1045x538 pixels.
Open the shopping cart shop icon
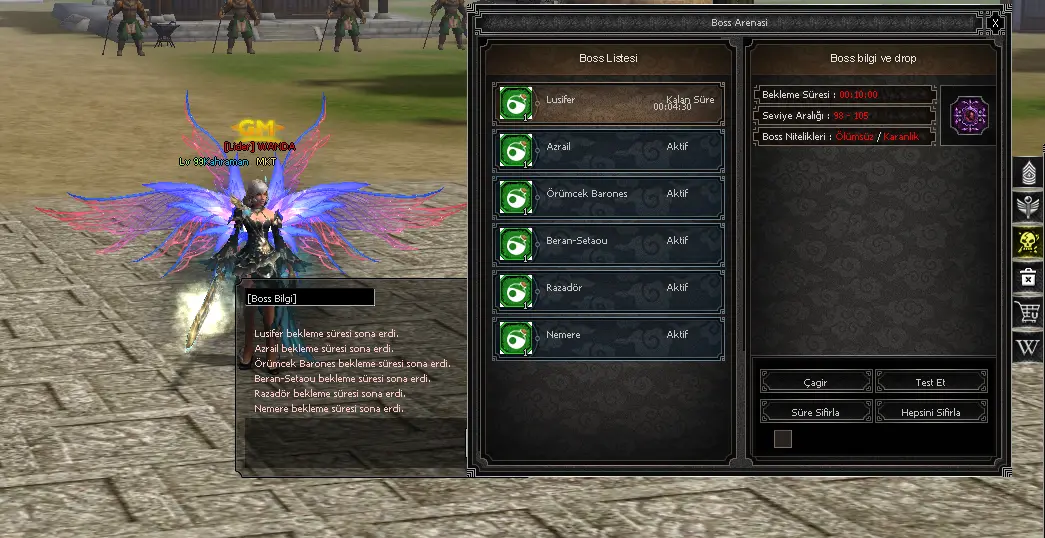click(x=1029, y=312)
